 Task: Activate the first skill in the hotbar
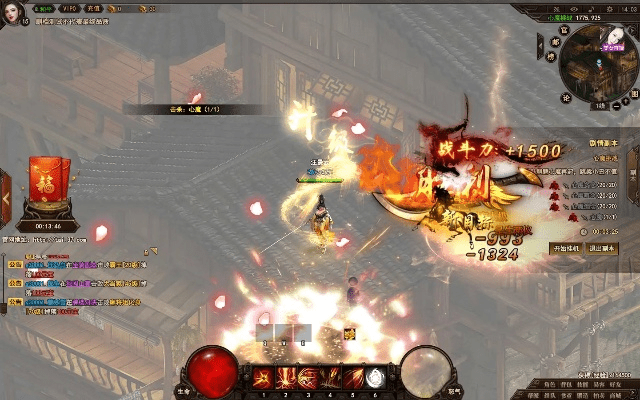pos(264,378)
